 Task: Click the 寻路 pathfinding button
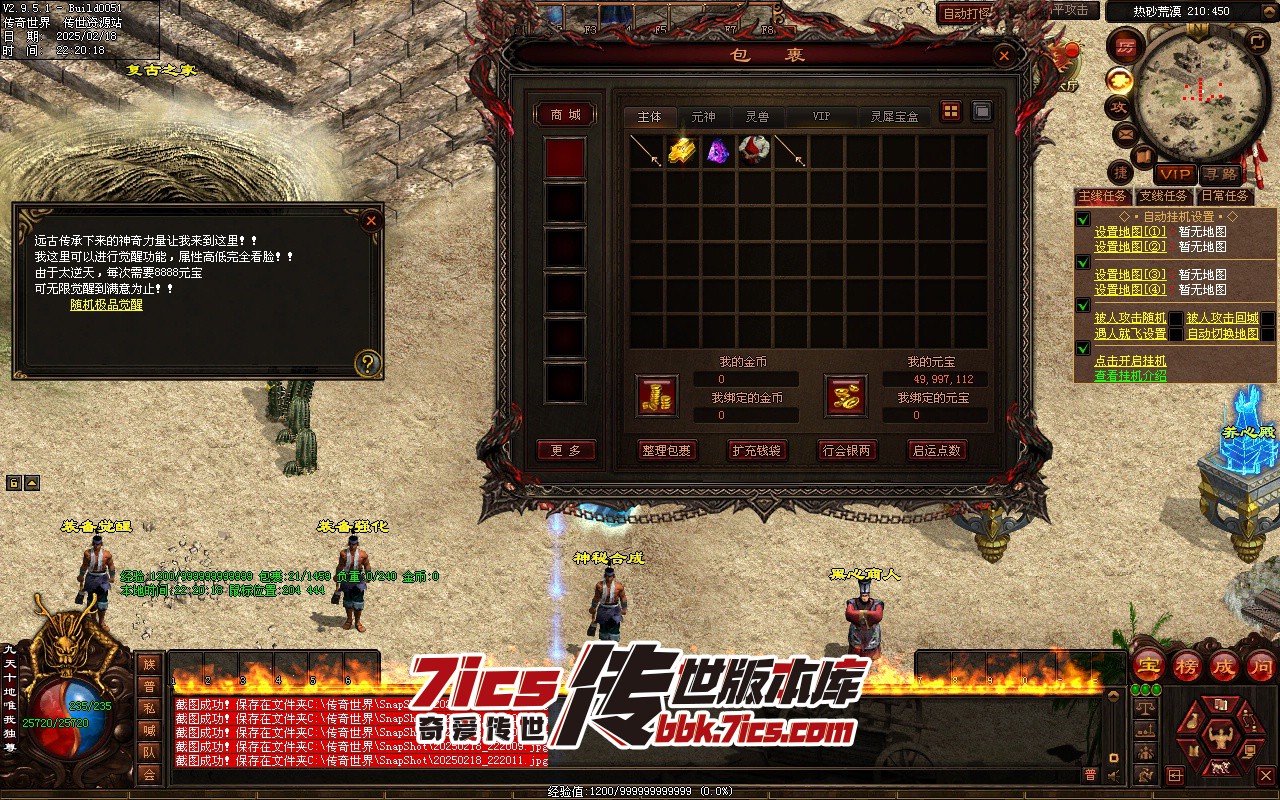click(1219, 174)
